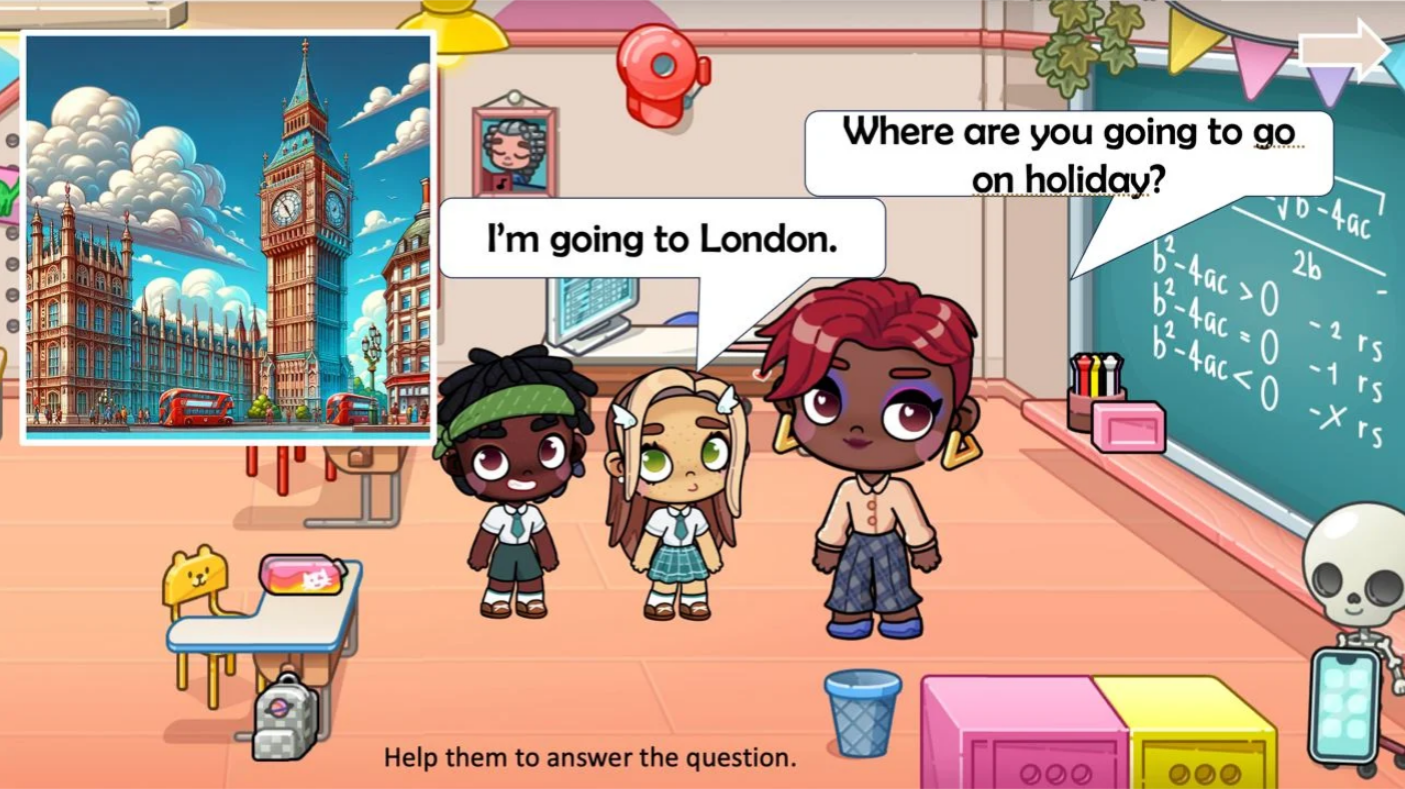Select the London Big Ben picture

(228, 238)
